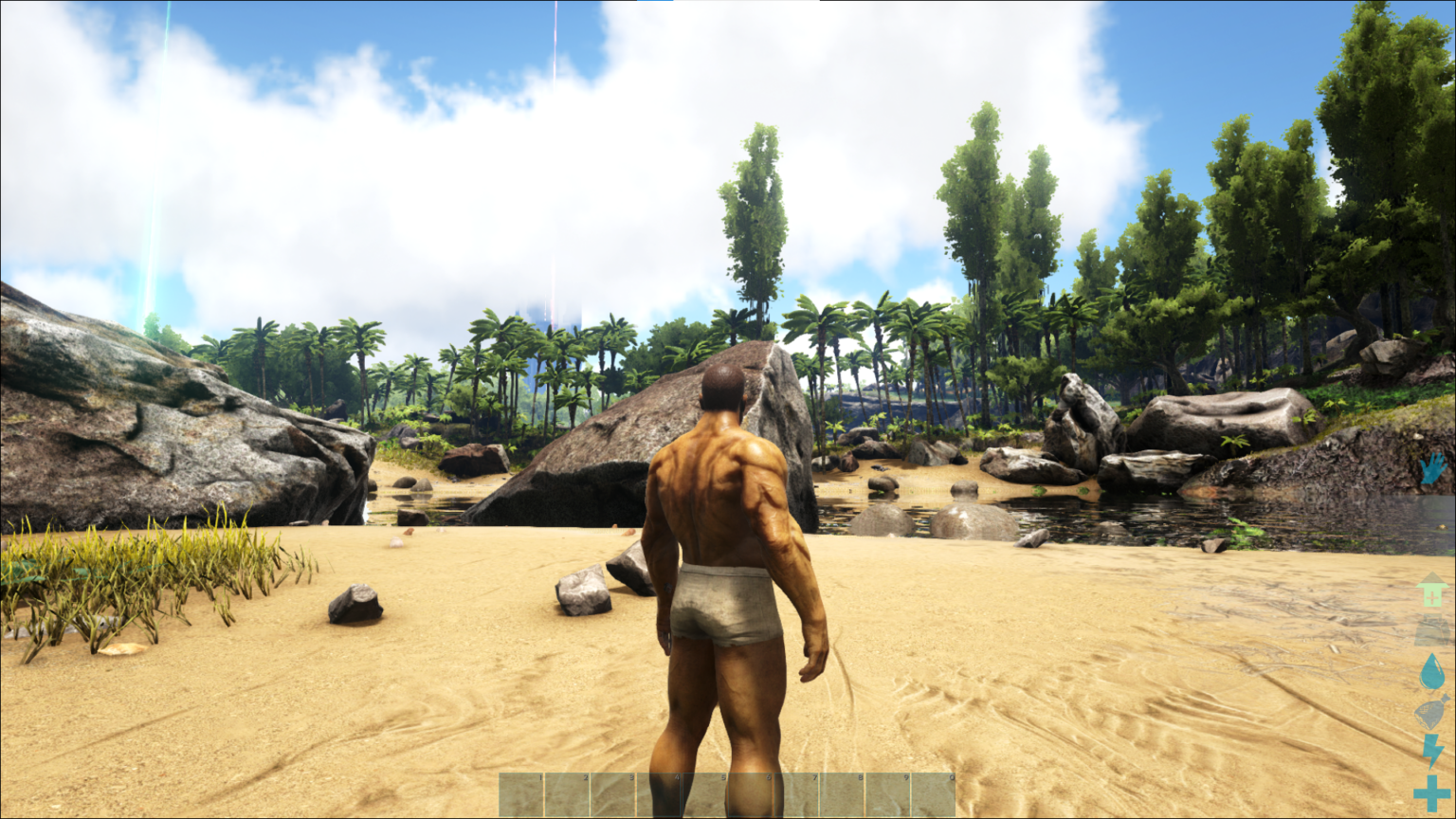Click the green level-up arrow icon

coord(1432,591)
